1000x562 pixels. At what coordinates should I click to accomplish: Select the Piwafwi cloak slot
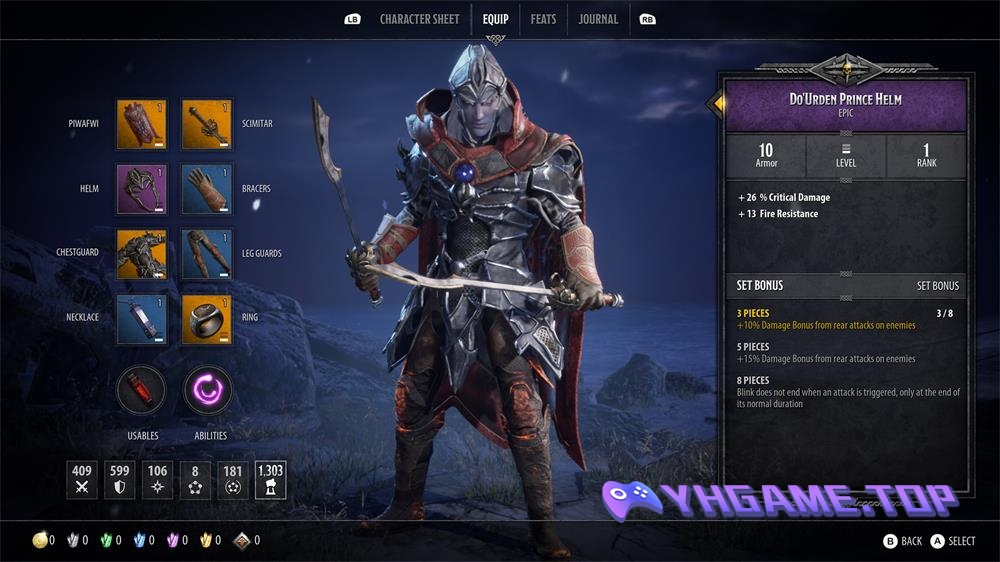(x=142, y=124)
